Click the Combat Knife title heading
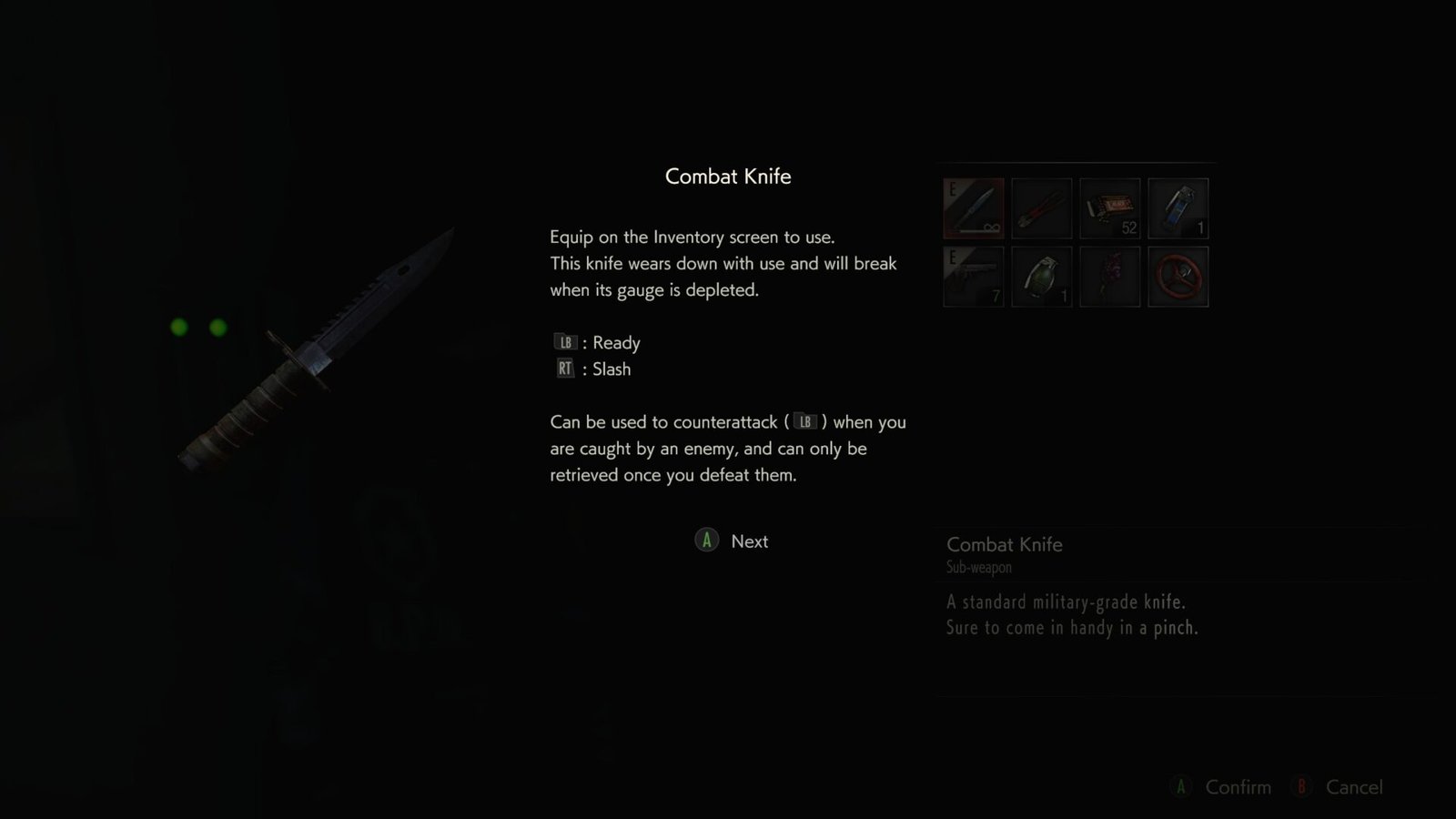Viewport: 1456px width, 819px height. click(x=728, y=177)
